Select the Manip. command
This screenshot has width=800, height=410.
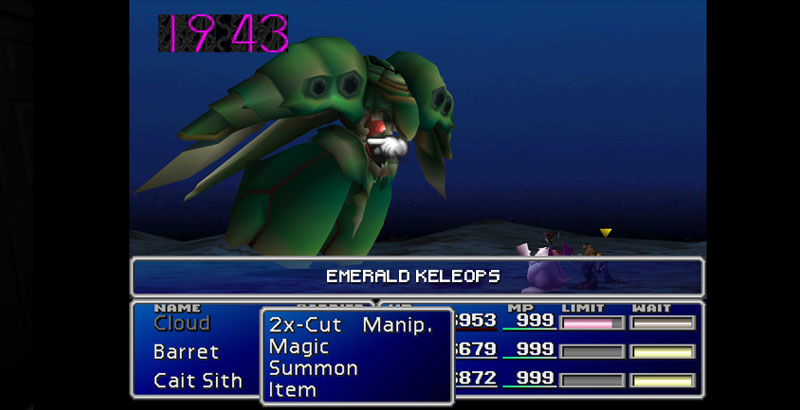pyautogui.click(x=398, y=325)
